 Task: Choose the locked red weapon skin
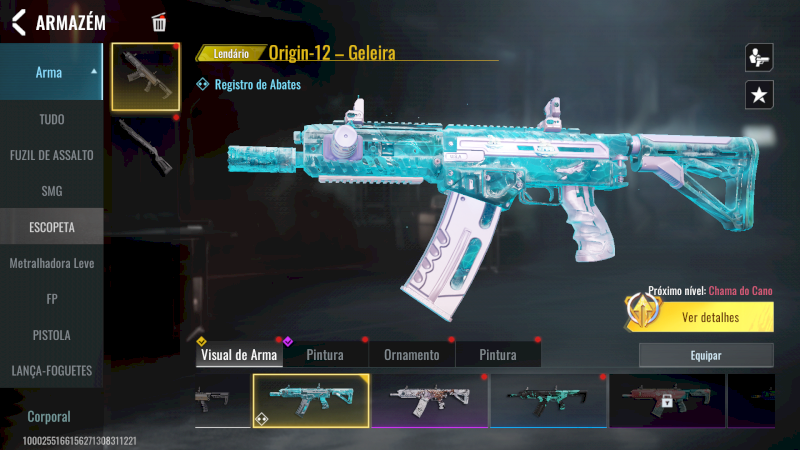click(667, 400)
